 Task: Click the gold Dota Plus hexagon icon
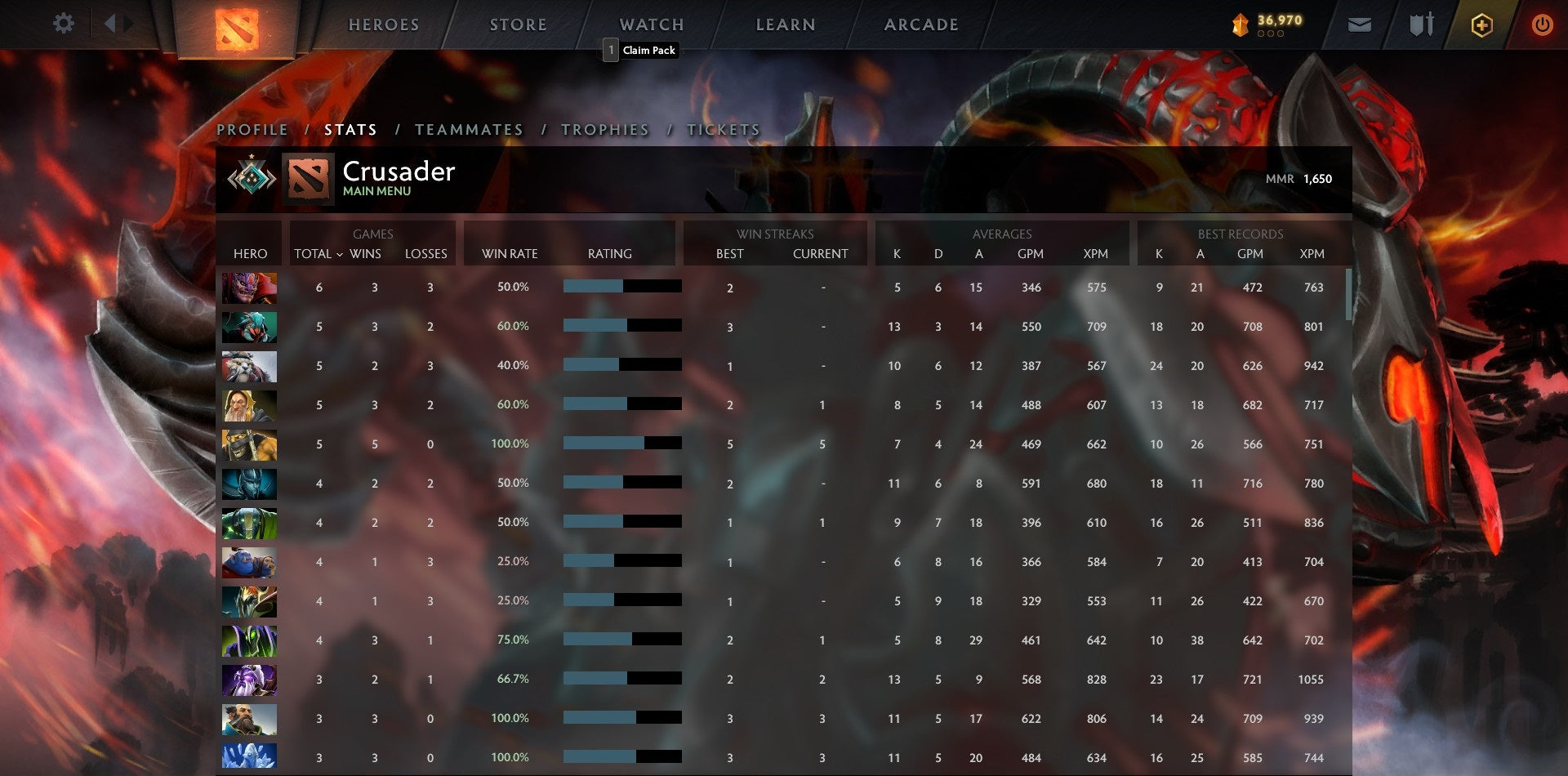[1481, 24]
